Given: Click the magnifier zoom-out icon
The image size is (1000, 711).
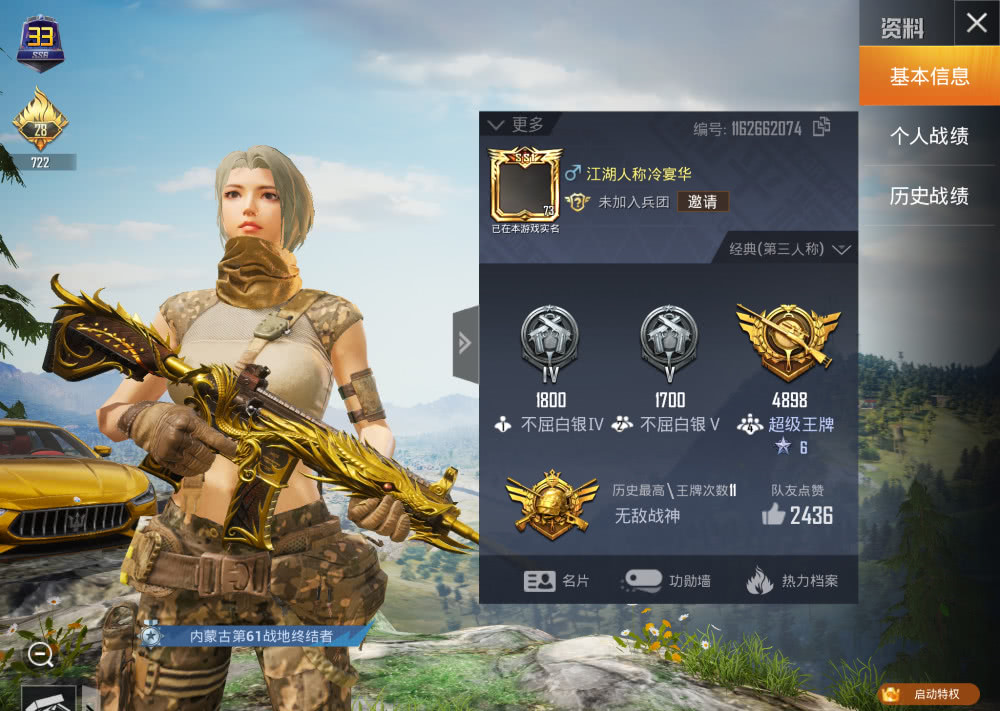Looking at the screenshot, I should click(41, 655).
